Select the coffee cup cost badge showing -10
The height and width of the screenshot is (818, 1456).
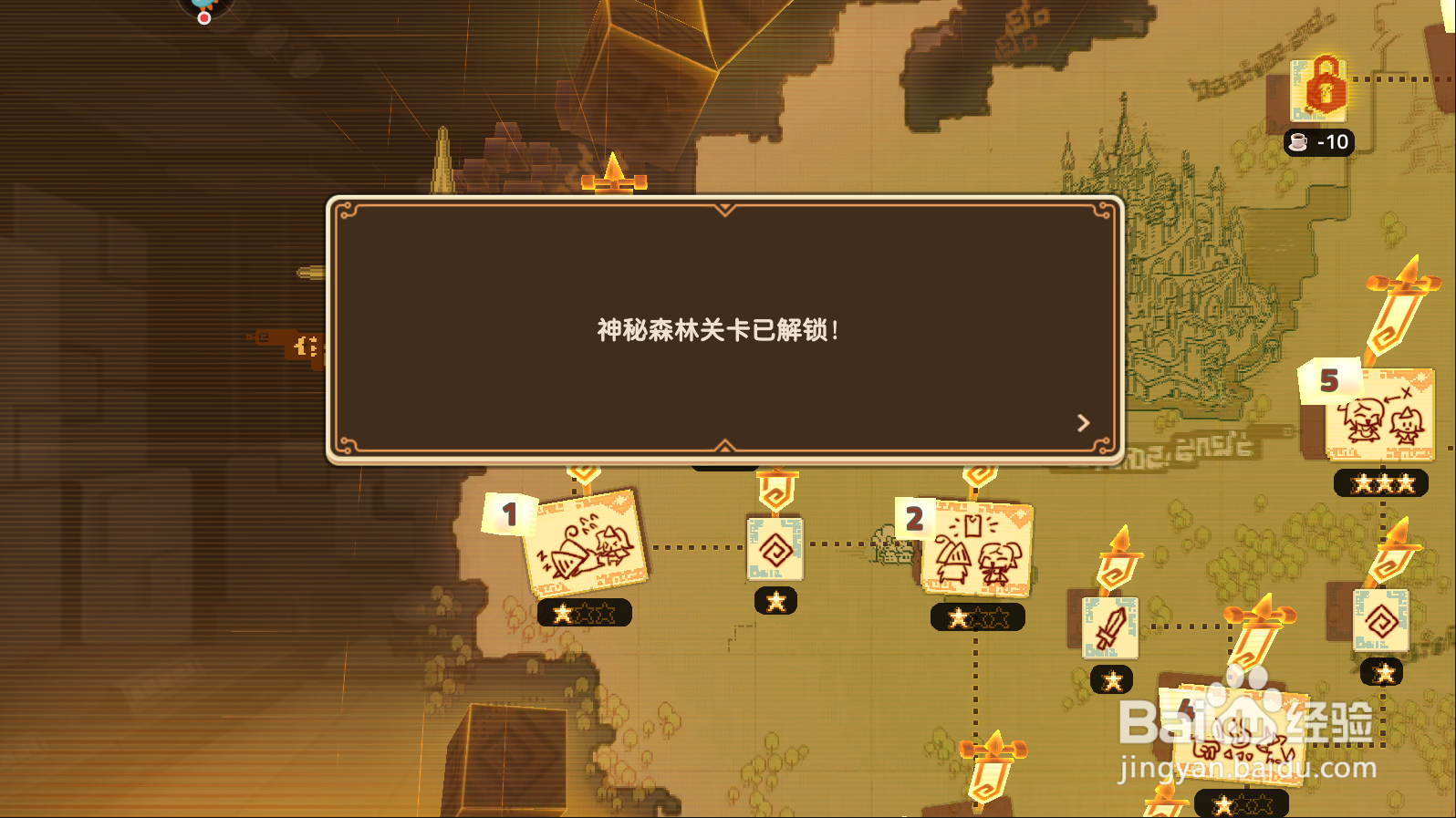1320,142
